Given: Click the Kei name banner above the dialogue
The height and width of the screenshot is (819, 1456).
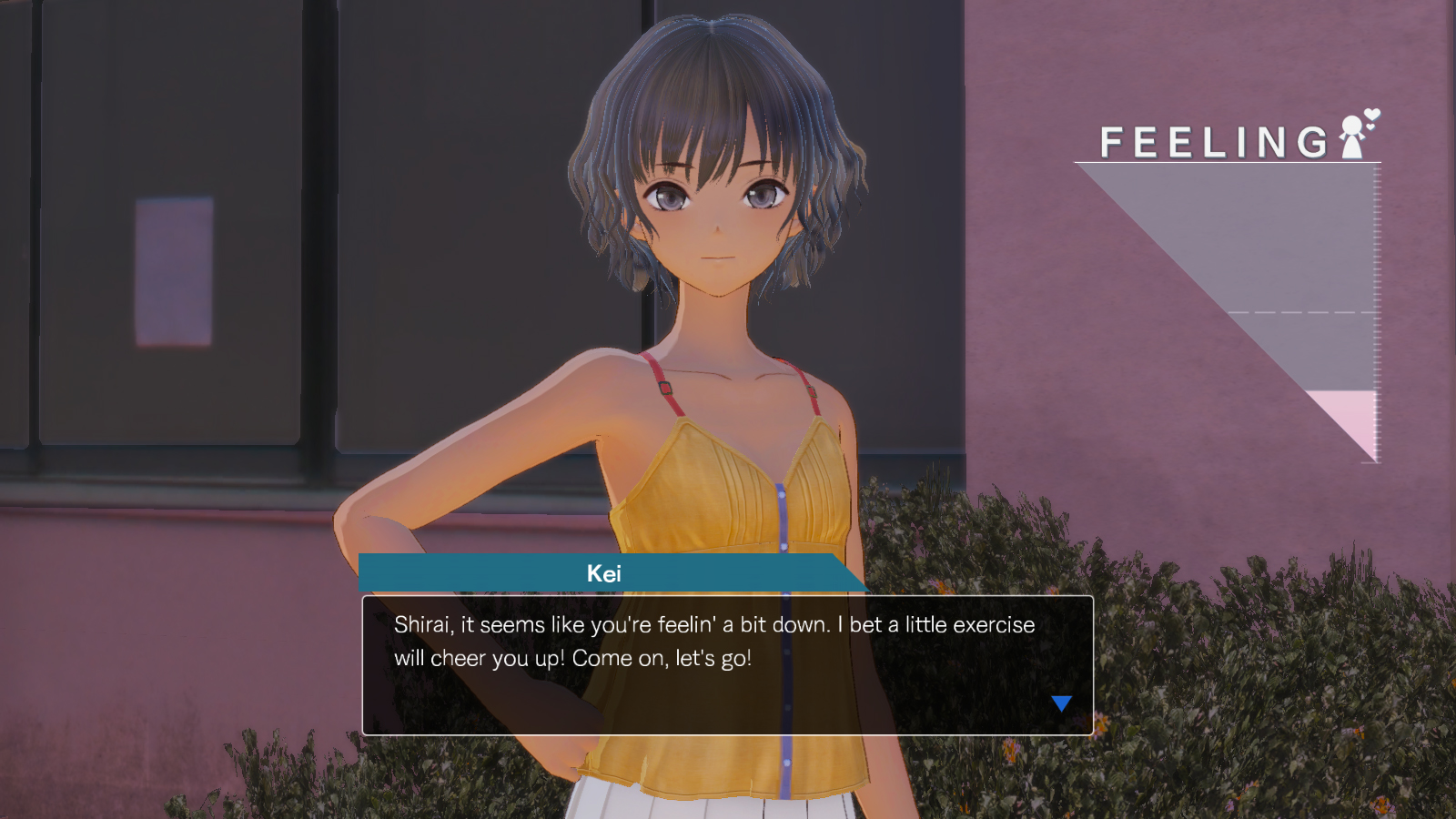Looking at the screenshot, I should [x=608, y=571].
